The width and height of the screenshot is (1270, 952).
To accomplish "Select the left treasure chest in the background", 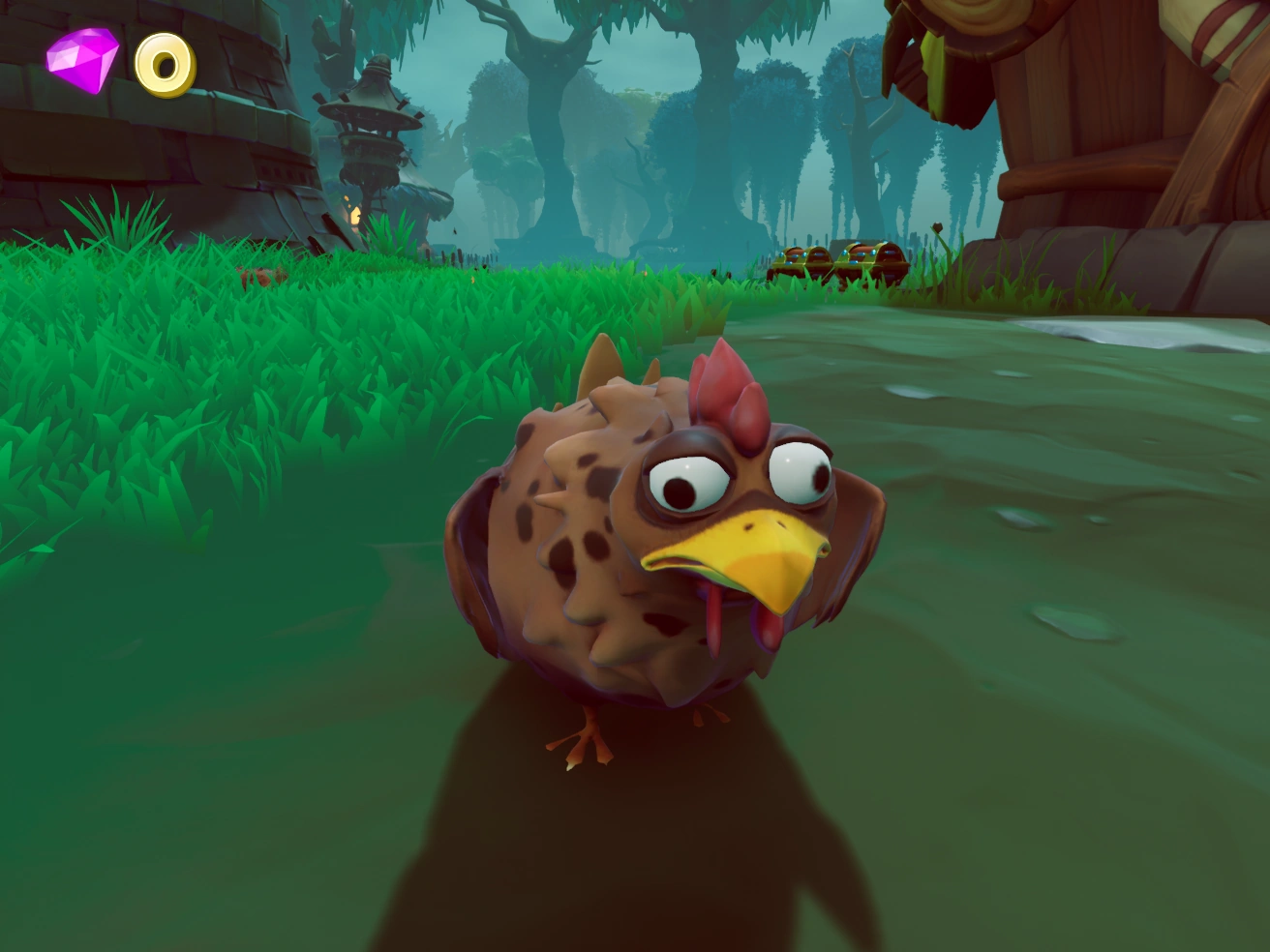I will click(801, 261).
